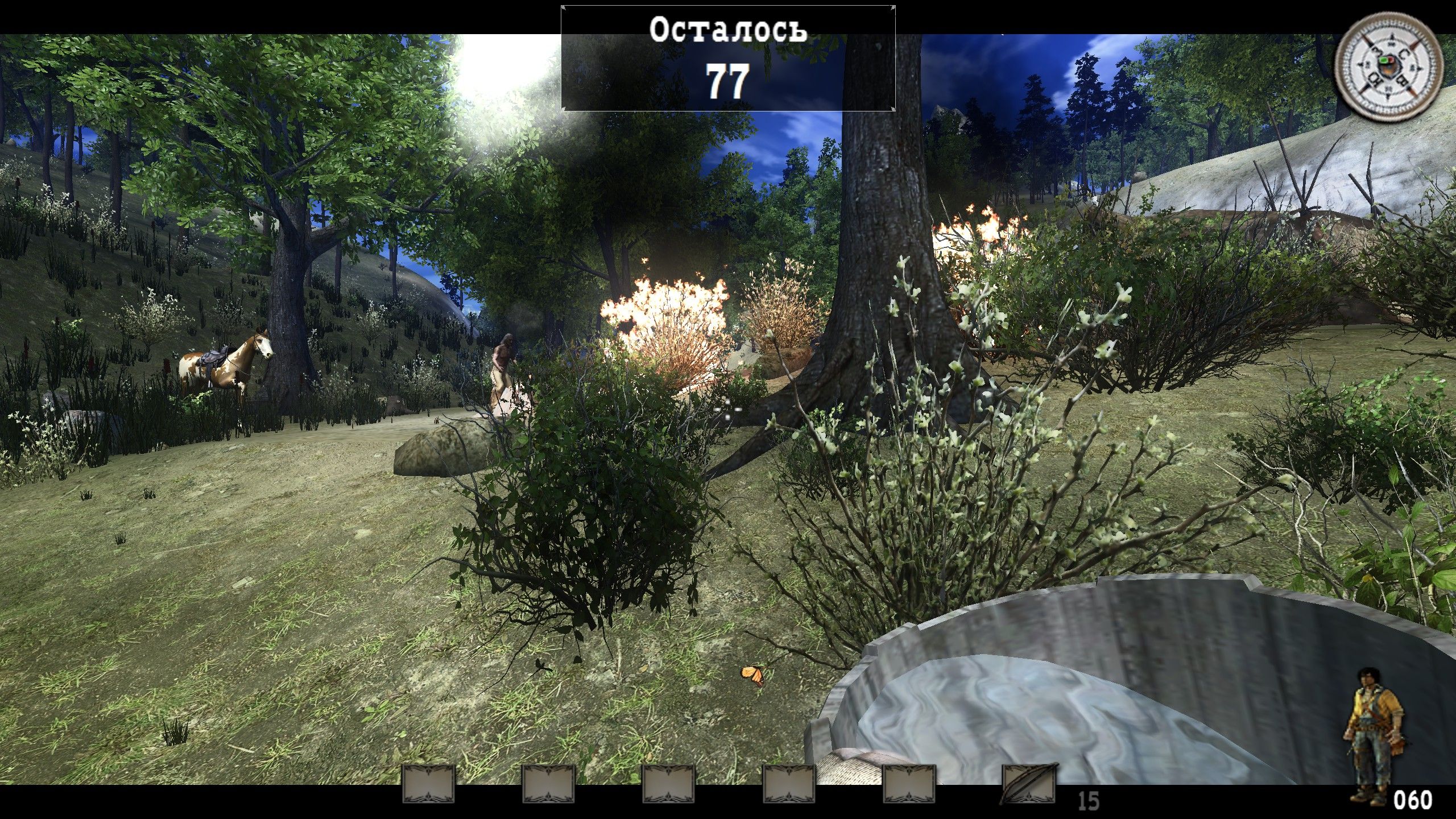
Task: Select the second hotbar slot
Action: click(548, 785)
